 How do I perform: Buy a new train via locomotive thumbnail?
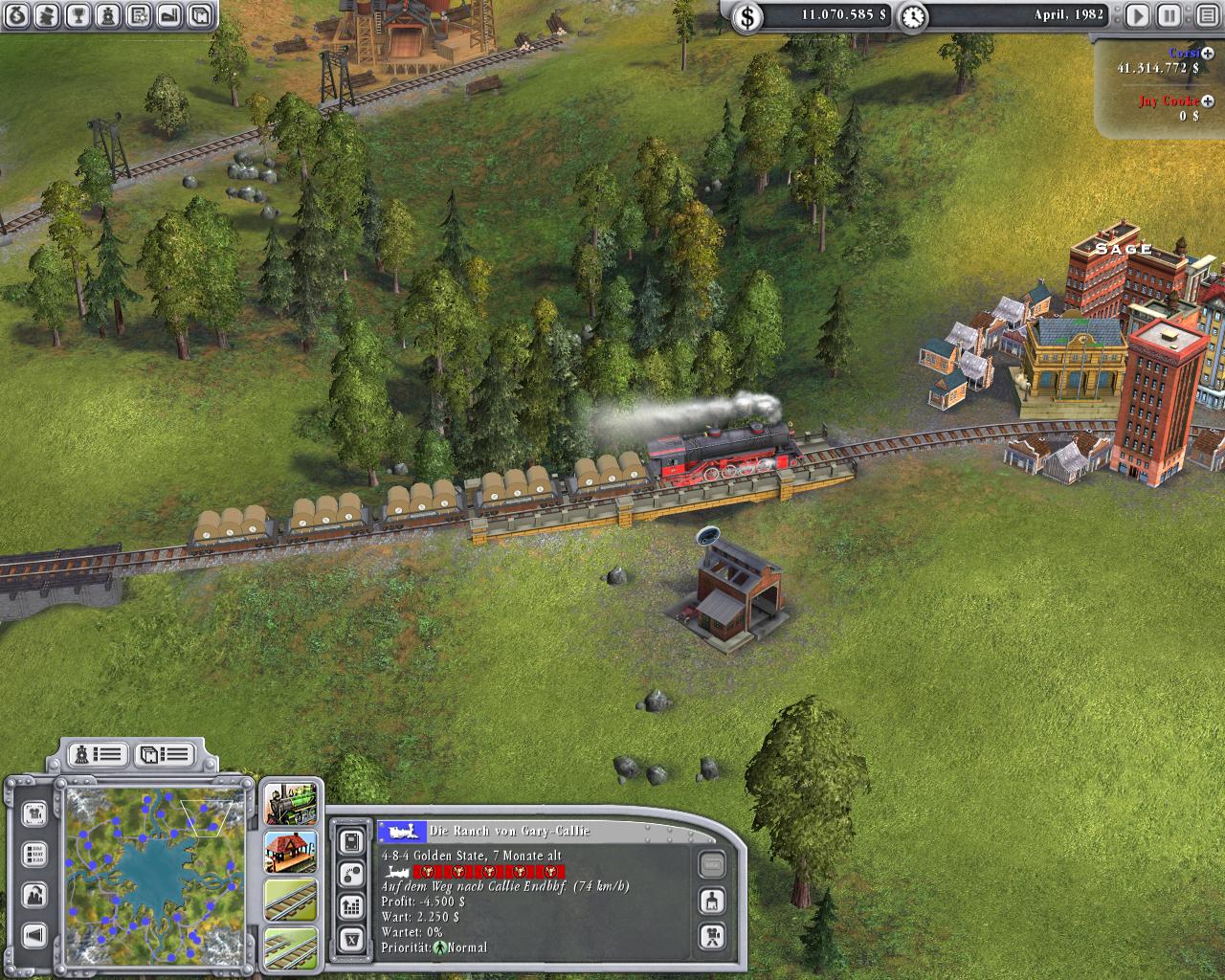[290, 804]
